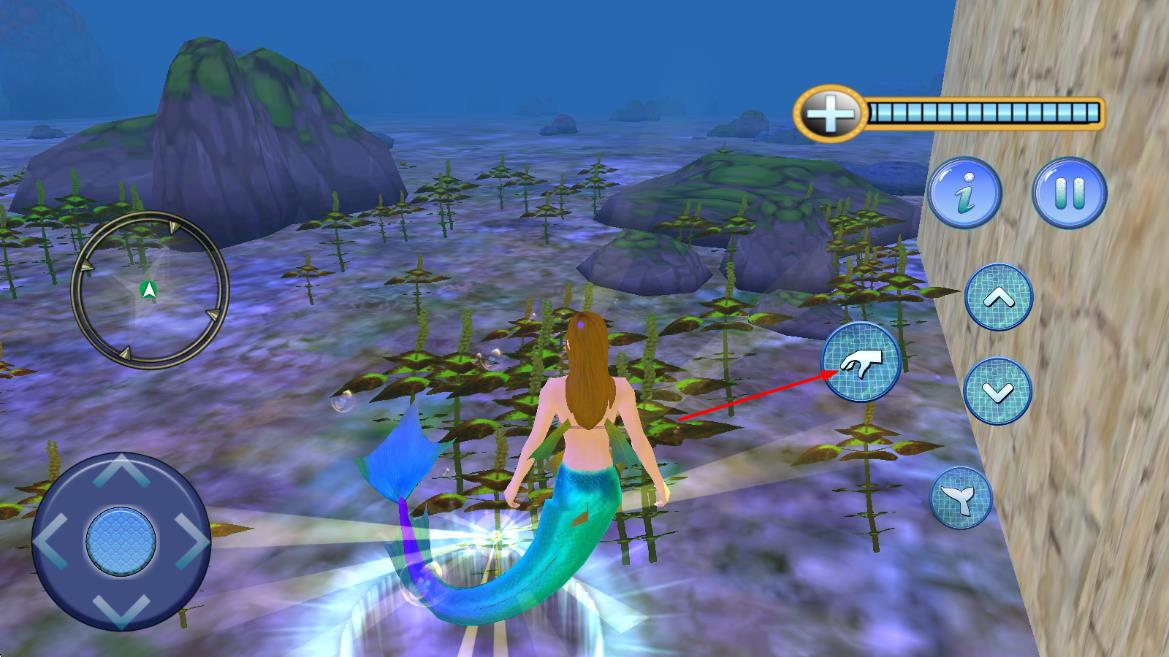Open the info button marked with an i
This screenshot has width=1169, height=657.
[964, 193]
